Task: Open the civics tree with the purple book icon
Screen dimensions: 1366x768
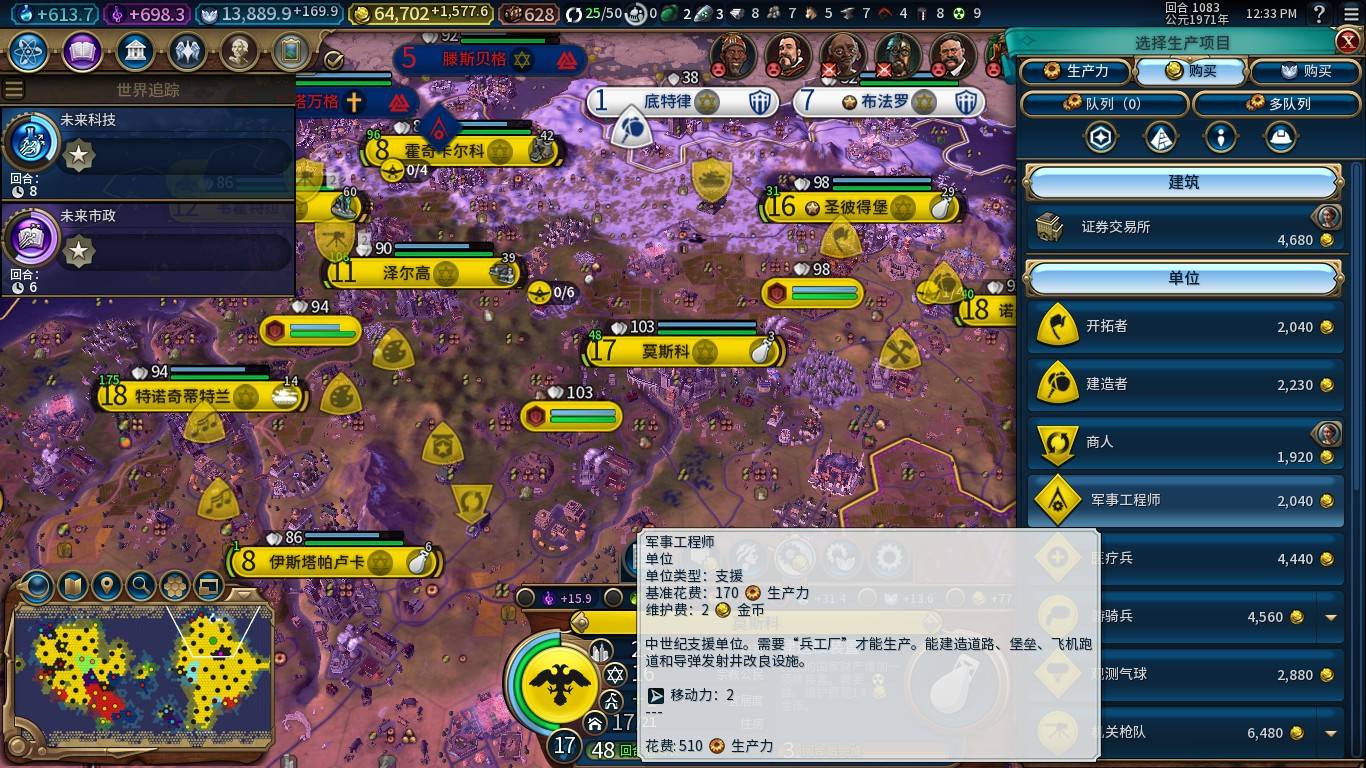Action: point(82,52)
